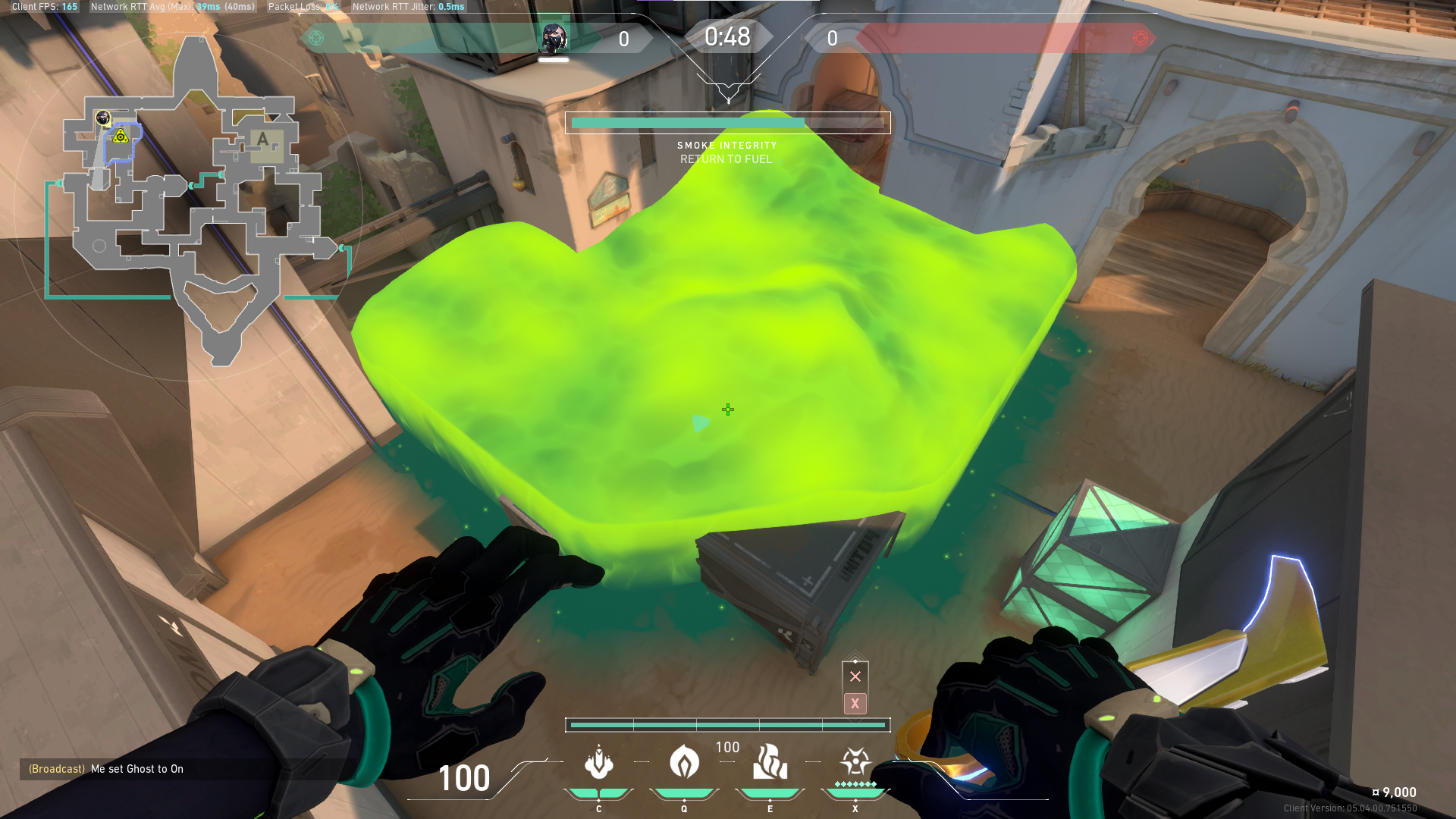Toggle the pink X Viper's Pit exit prompt

click(855, 704)
